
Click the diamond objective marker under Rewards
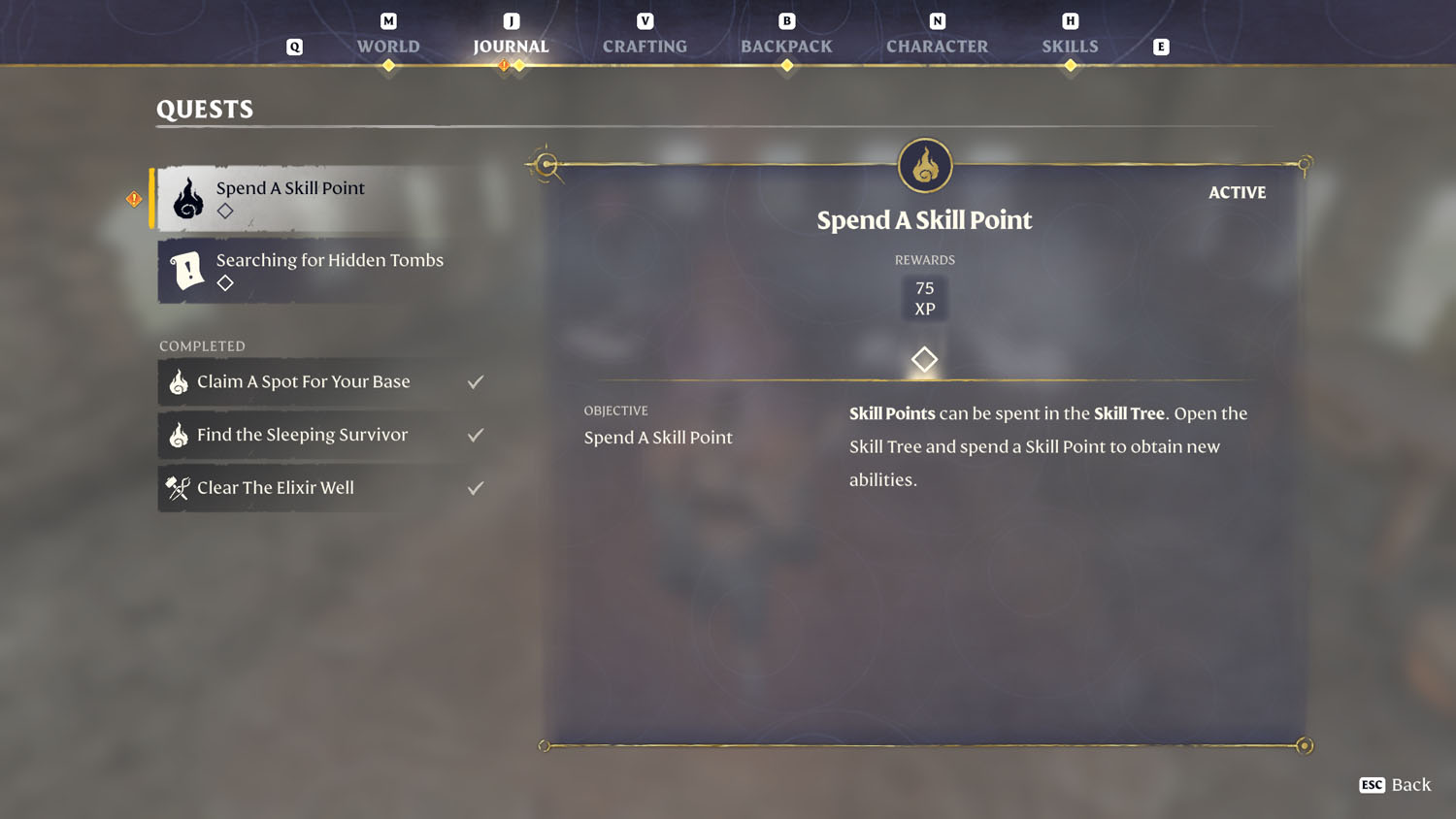(924, 359)
